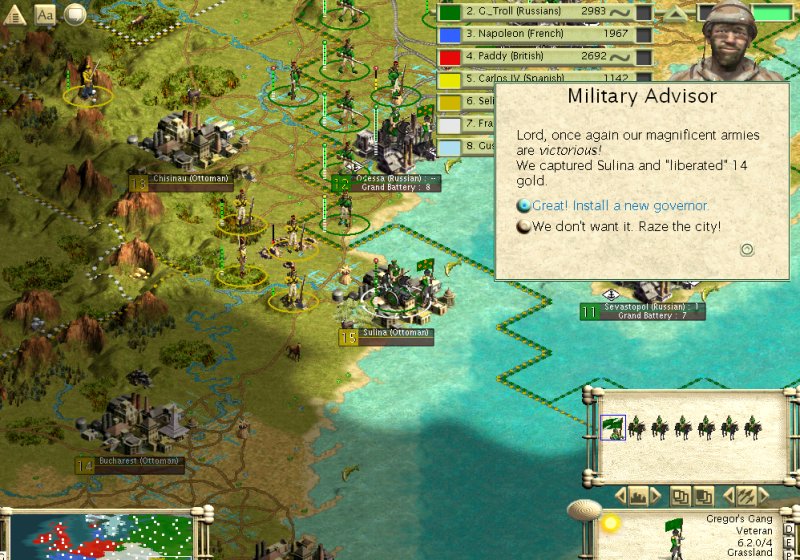The height and width of the screenshot is (560, 800).
Task: Click the "D" letter button beside unit info
Action: point(789,529)
